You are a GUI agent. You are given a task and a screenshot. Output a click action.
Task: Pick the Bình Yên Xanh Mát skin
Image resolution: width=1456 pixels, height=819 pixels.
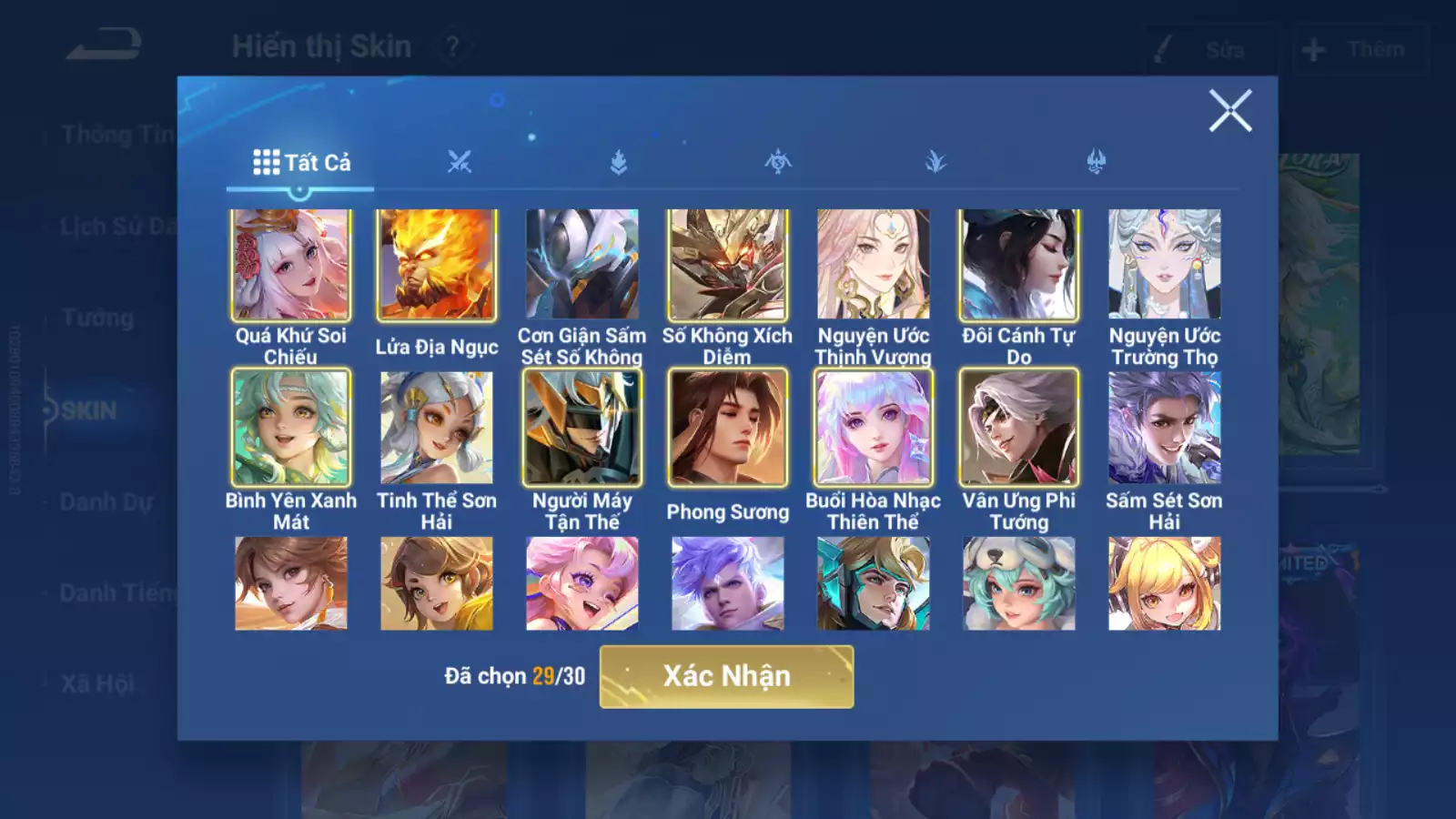[x=291, y=428]
